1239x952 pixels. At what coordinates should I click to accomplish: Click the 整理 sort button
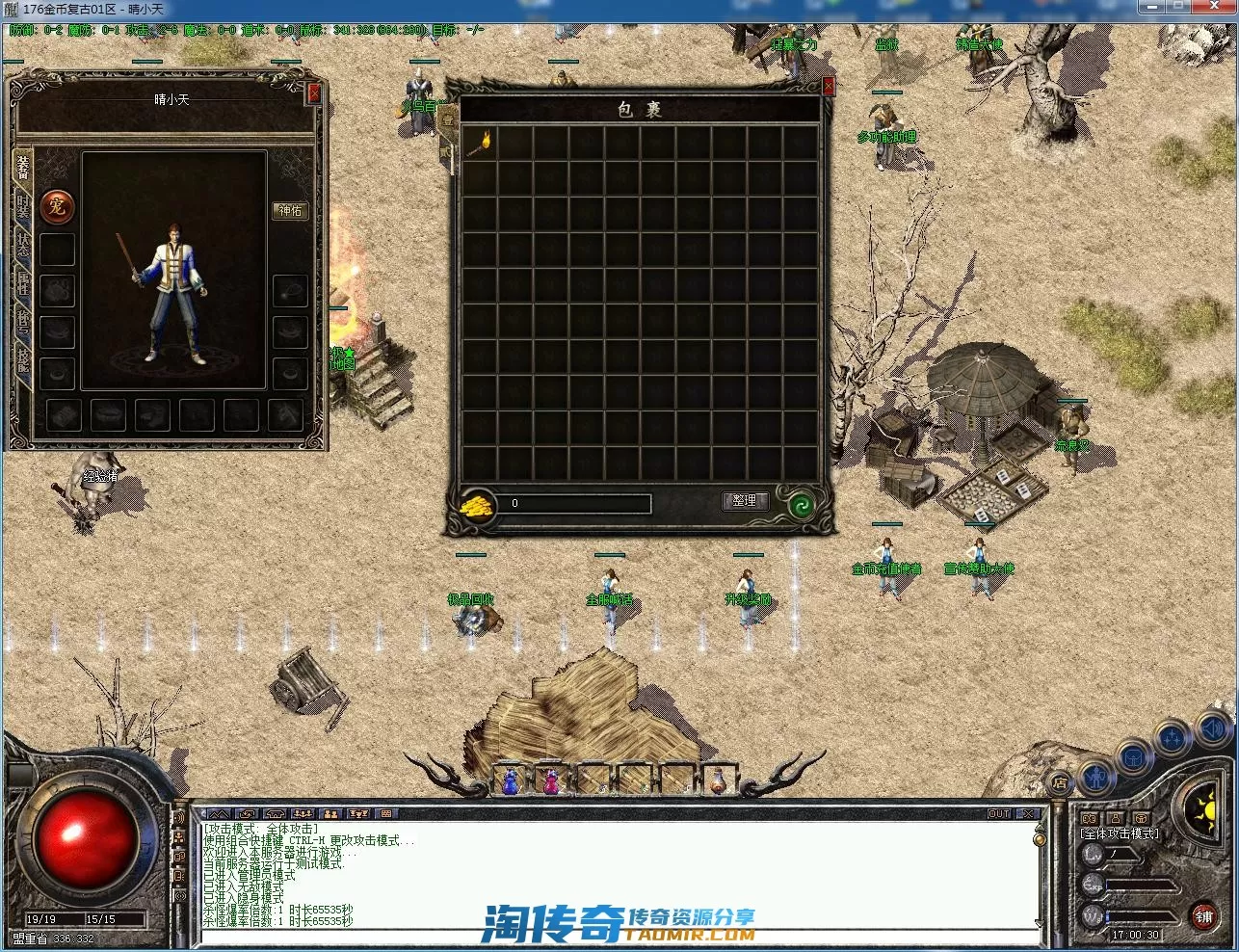coord(745,501)
